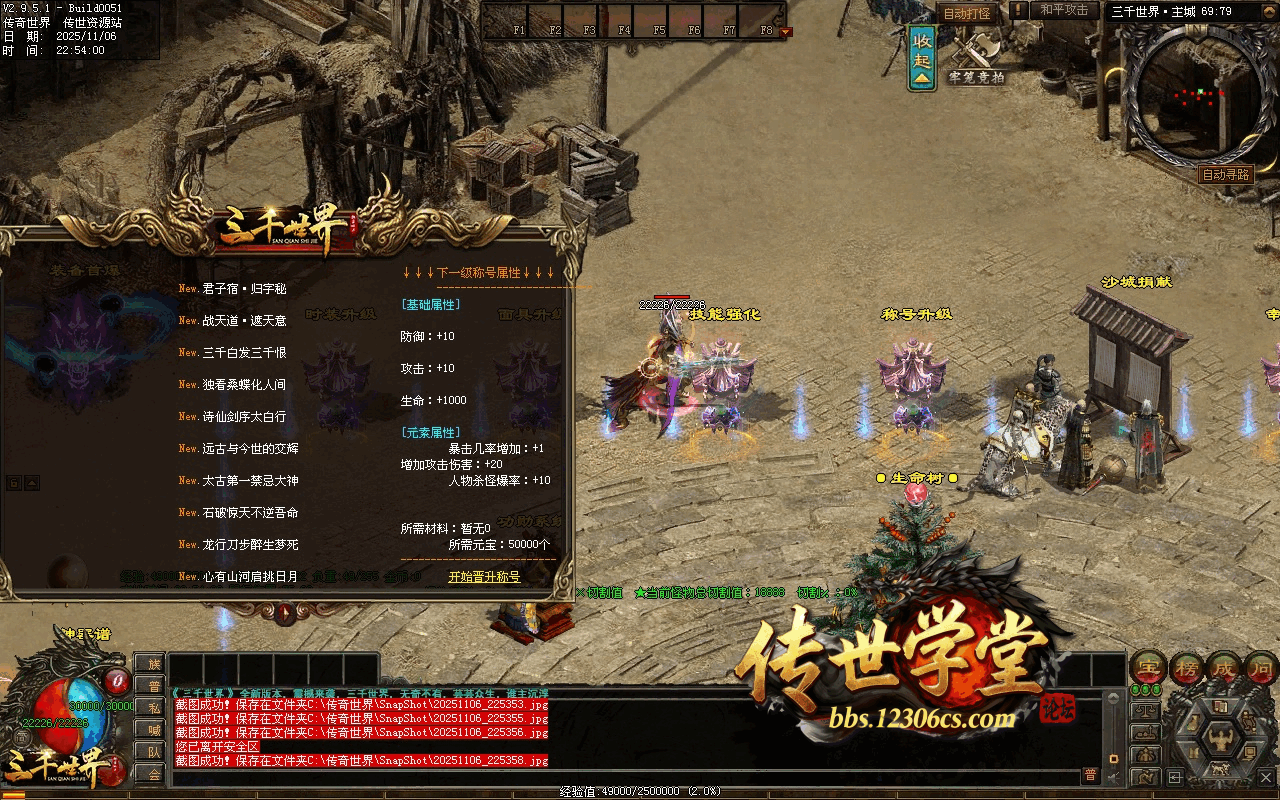1280x800 pixels.
Task: Open the 牢笼竞拍 auction icon
Action: (x=976, y=58)
